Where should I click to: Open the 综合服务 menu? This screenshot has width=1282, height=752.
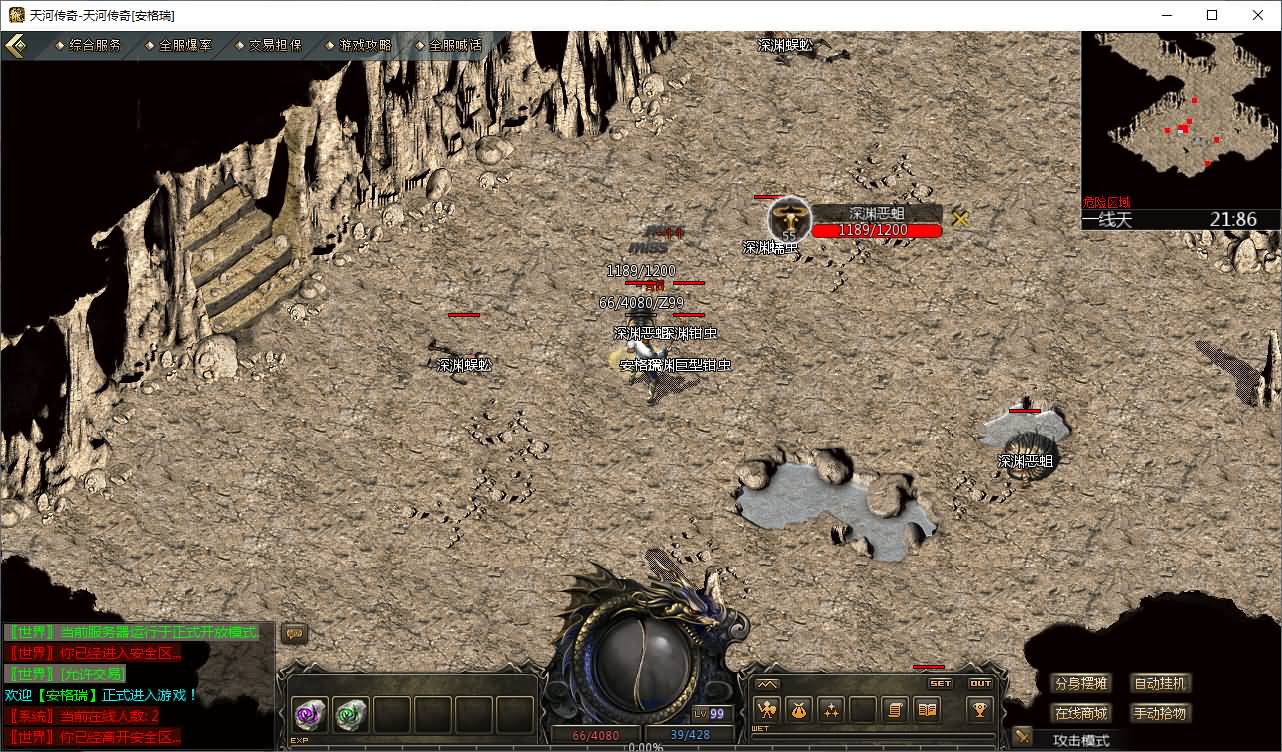click(x=94, y=45)
